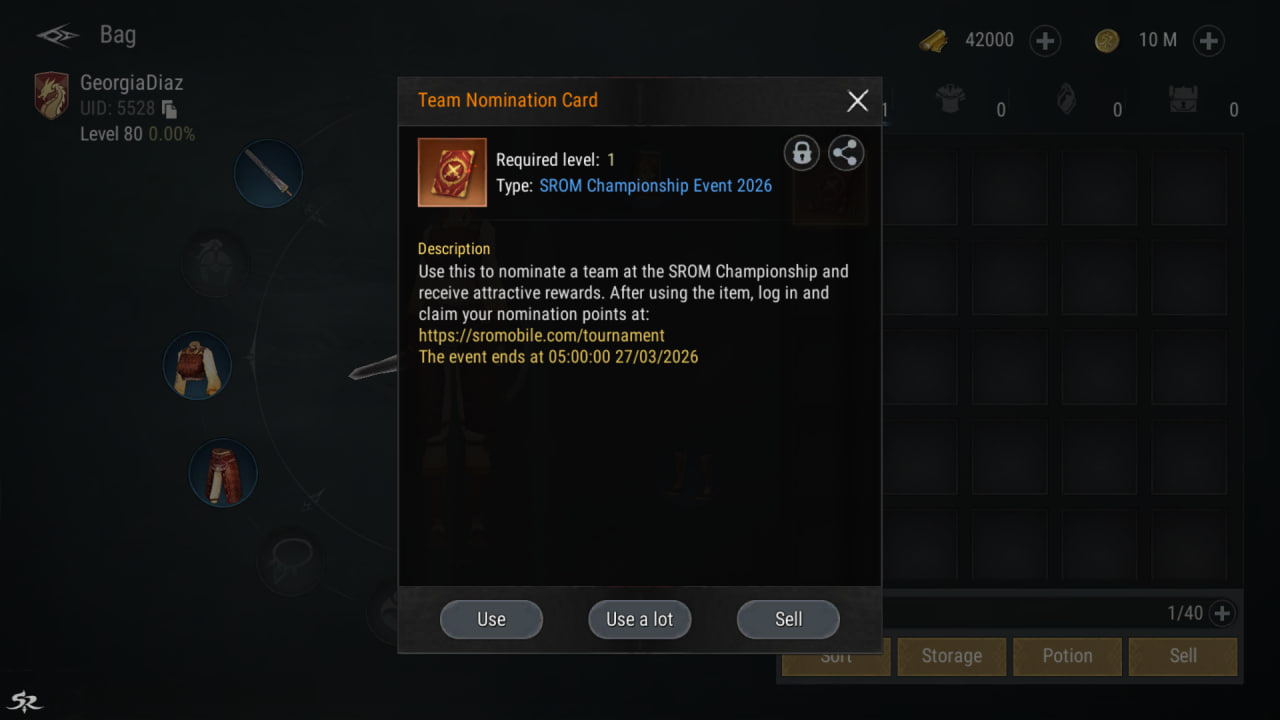Screen dimensions: 1280x720
Task: Add more silk scroll currency
Action: point(1044,41)
